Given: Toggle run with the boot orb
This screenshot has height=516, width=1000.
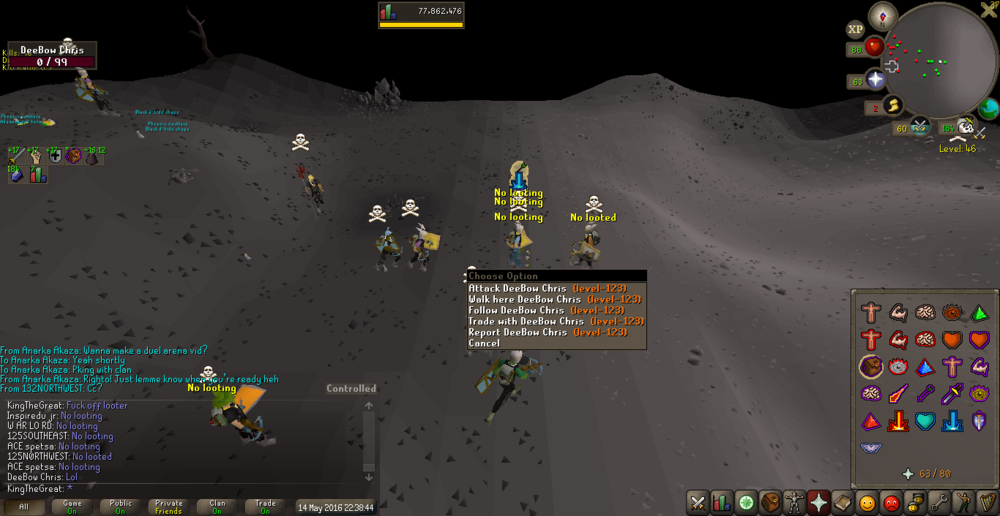Looking at the screenshot, I should tap(892, 105).
